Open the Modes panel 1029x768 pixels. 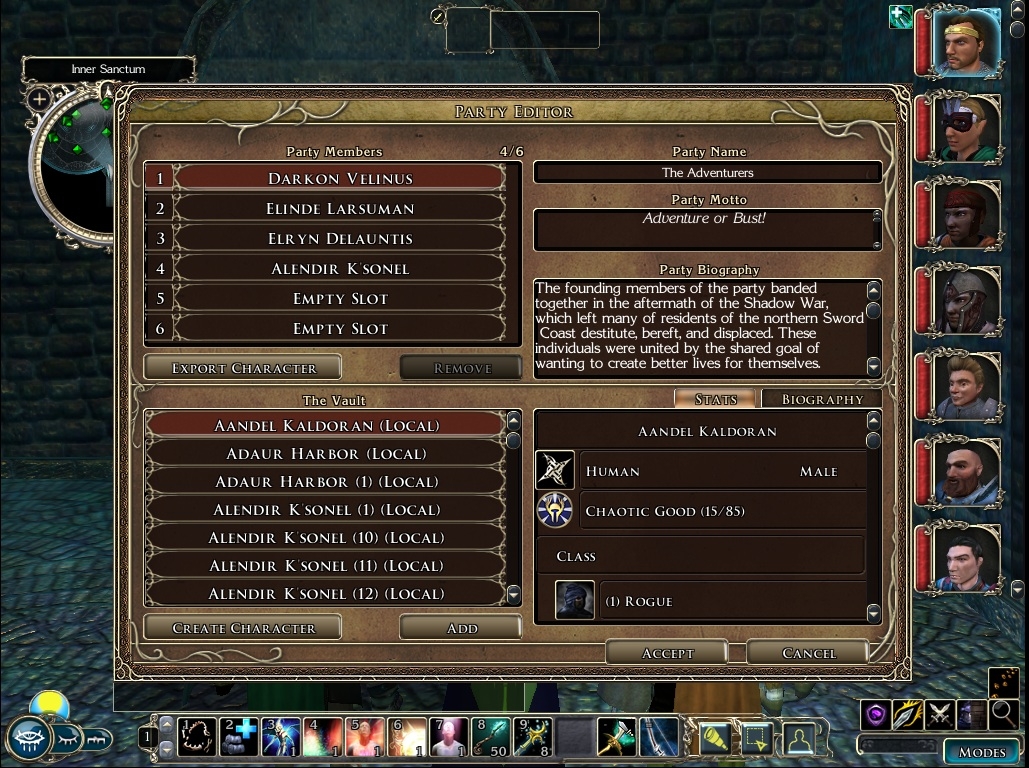981,752
